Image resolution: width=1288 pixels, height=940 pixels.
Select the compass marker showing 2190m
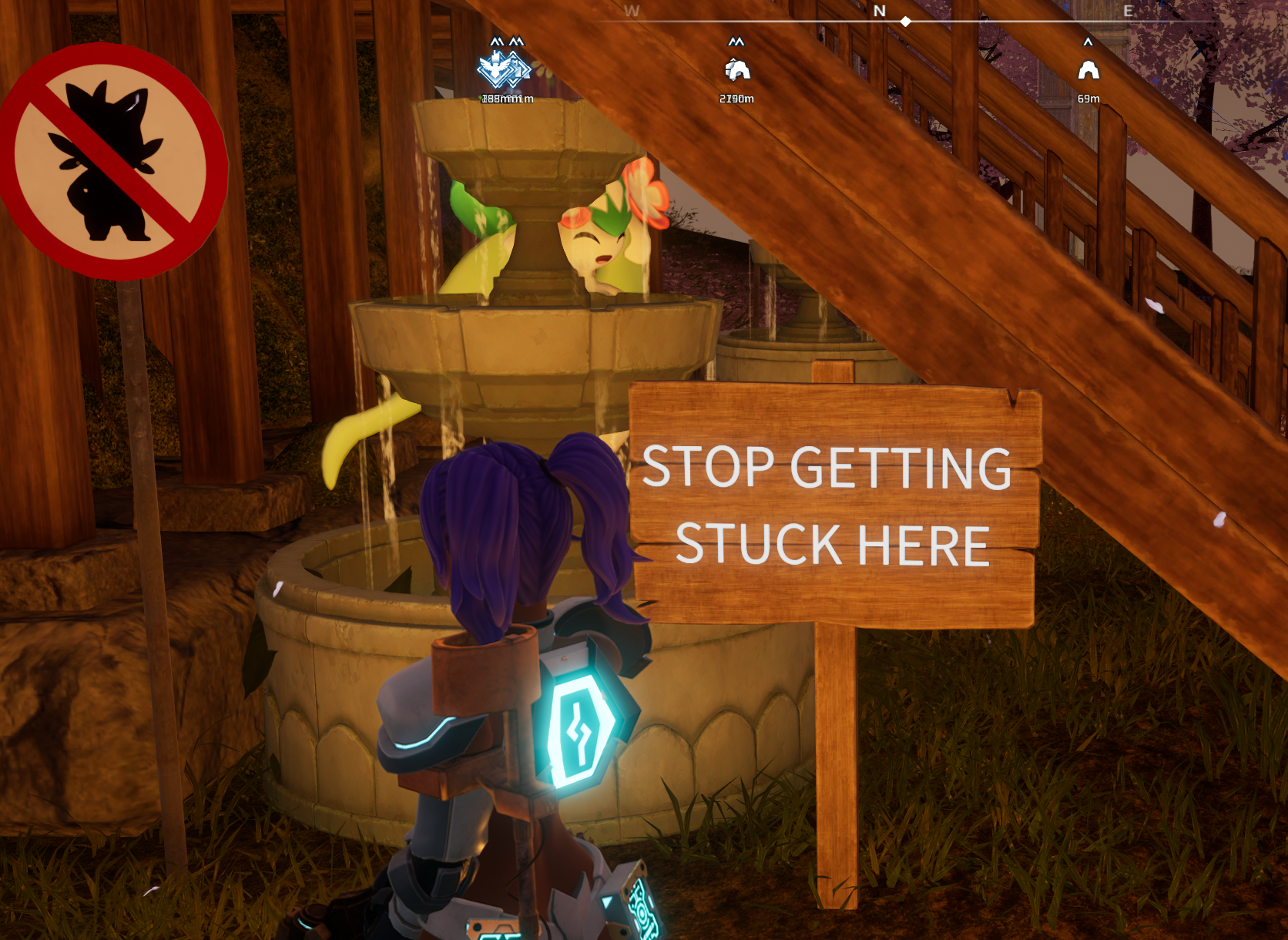pyautogui.click(x=737, y=71)
